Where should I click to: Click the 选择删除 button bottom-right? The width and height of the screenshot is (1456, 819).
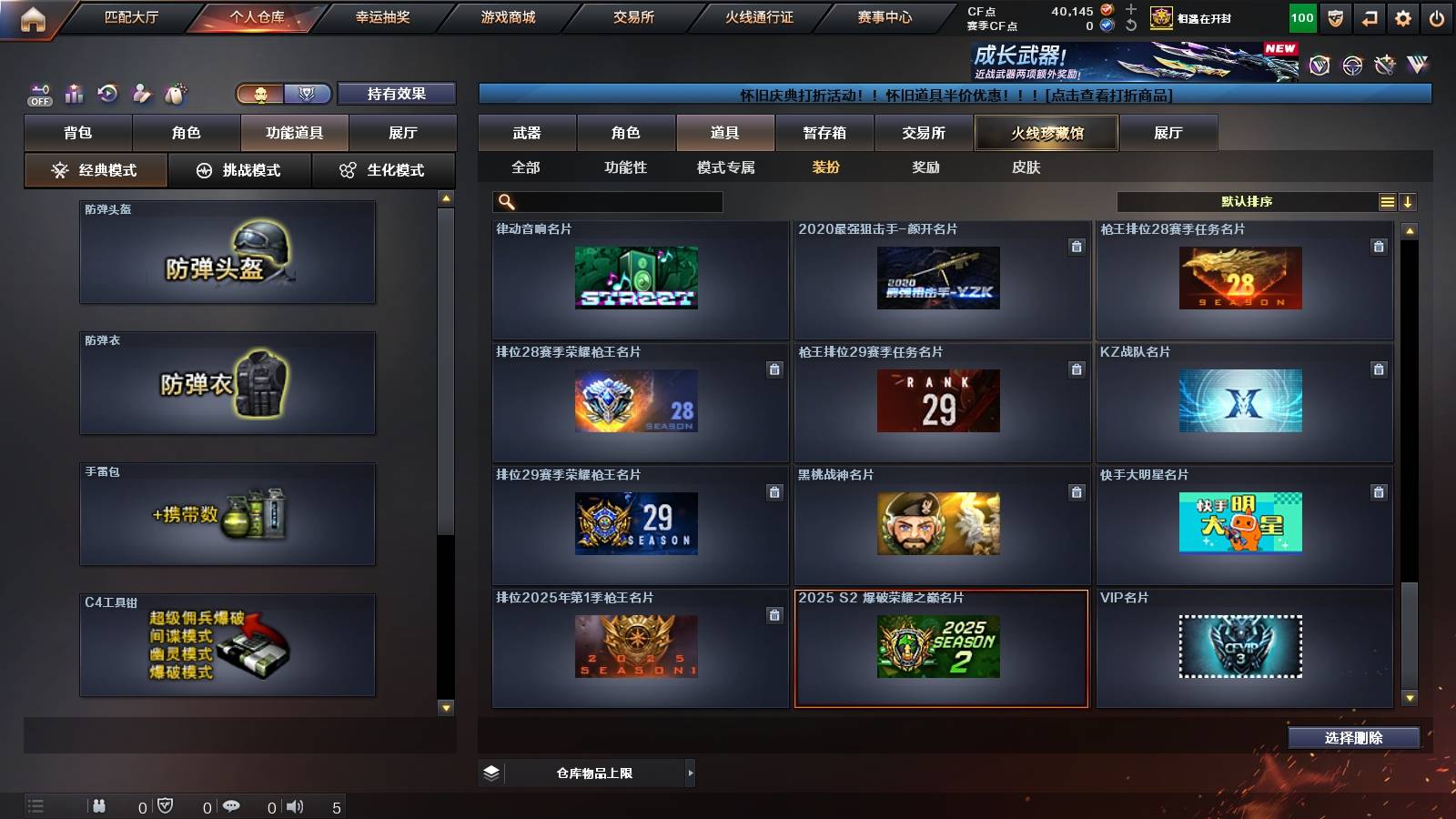[x=1353, y=737]
